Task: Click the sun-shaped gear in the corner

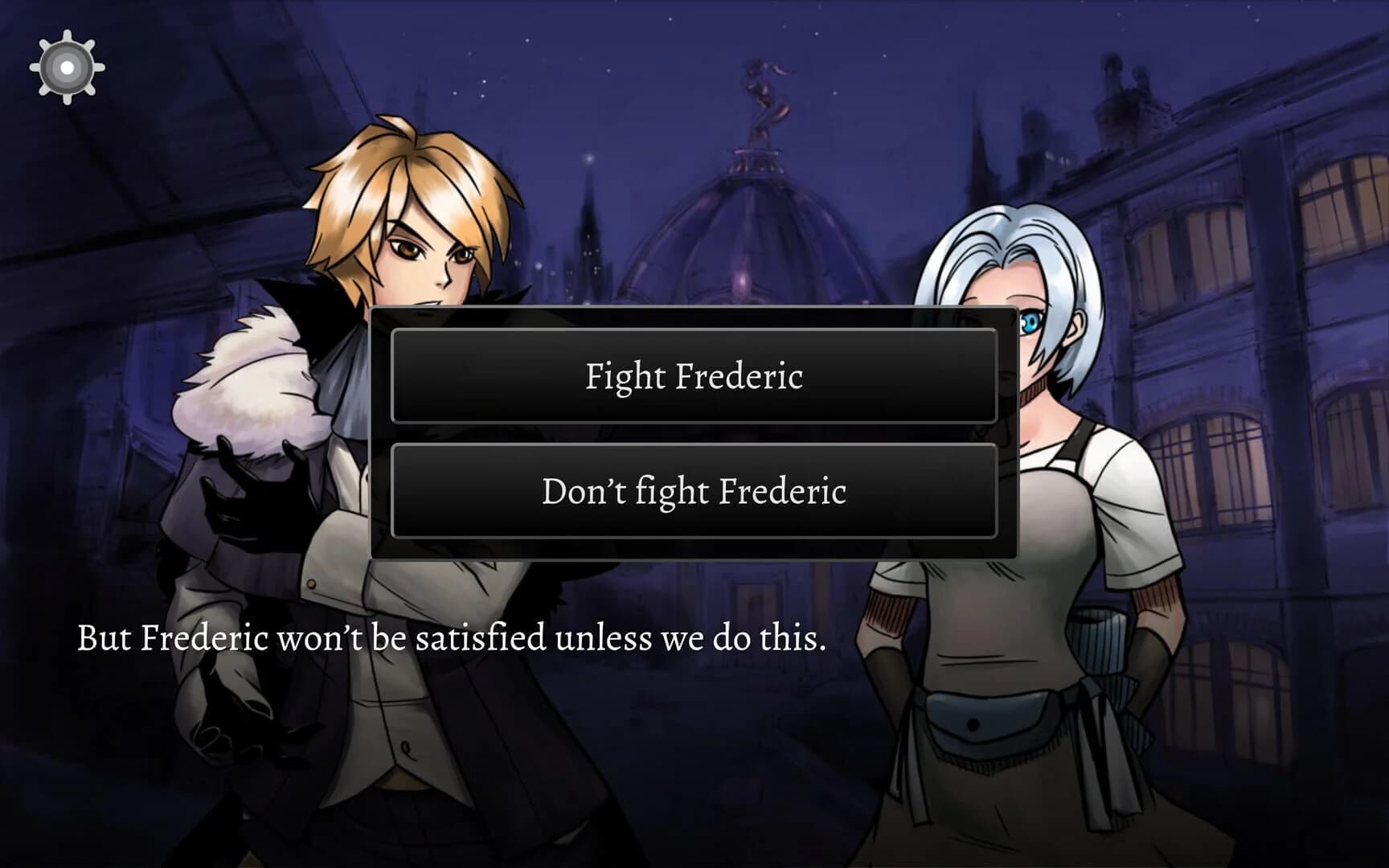Action: [68, 68]
